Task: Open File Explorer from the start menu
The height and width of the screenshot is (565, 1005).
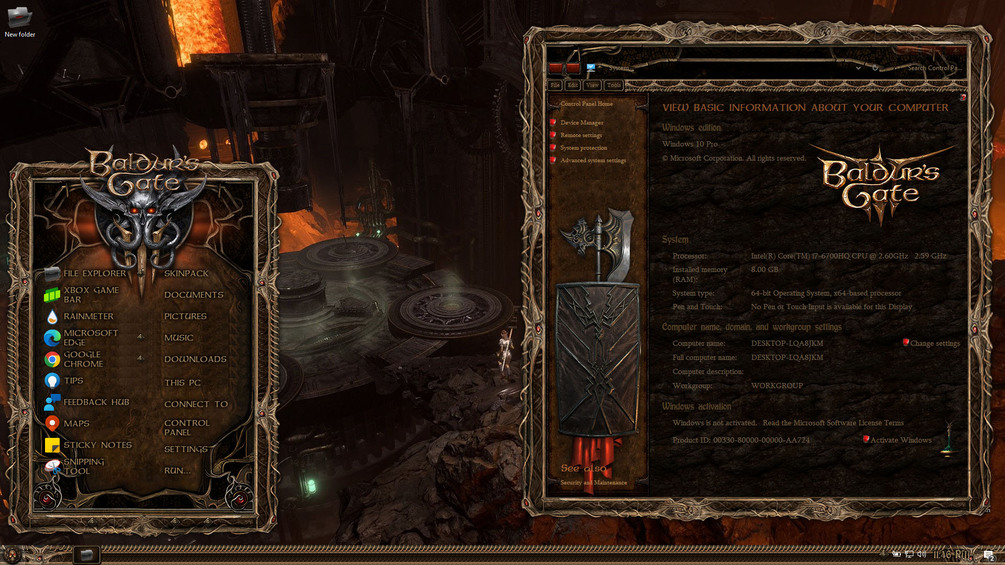Action: click(94, 273)
